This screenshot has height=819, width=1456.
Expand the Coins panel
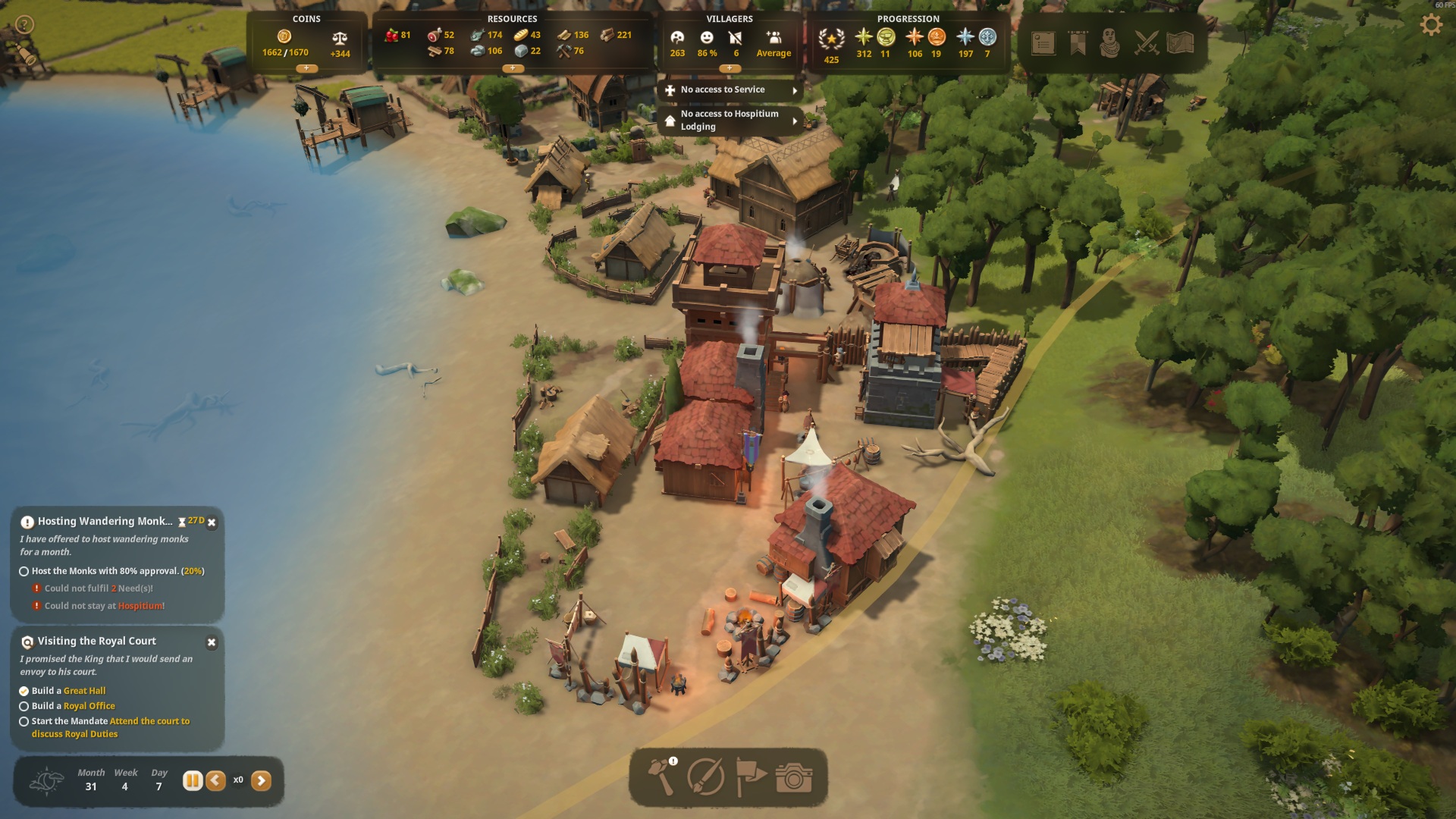306,68
